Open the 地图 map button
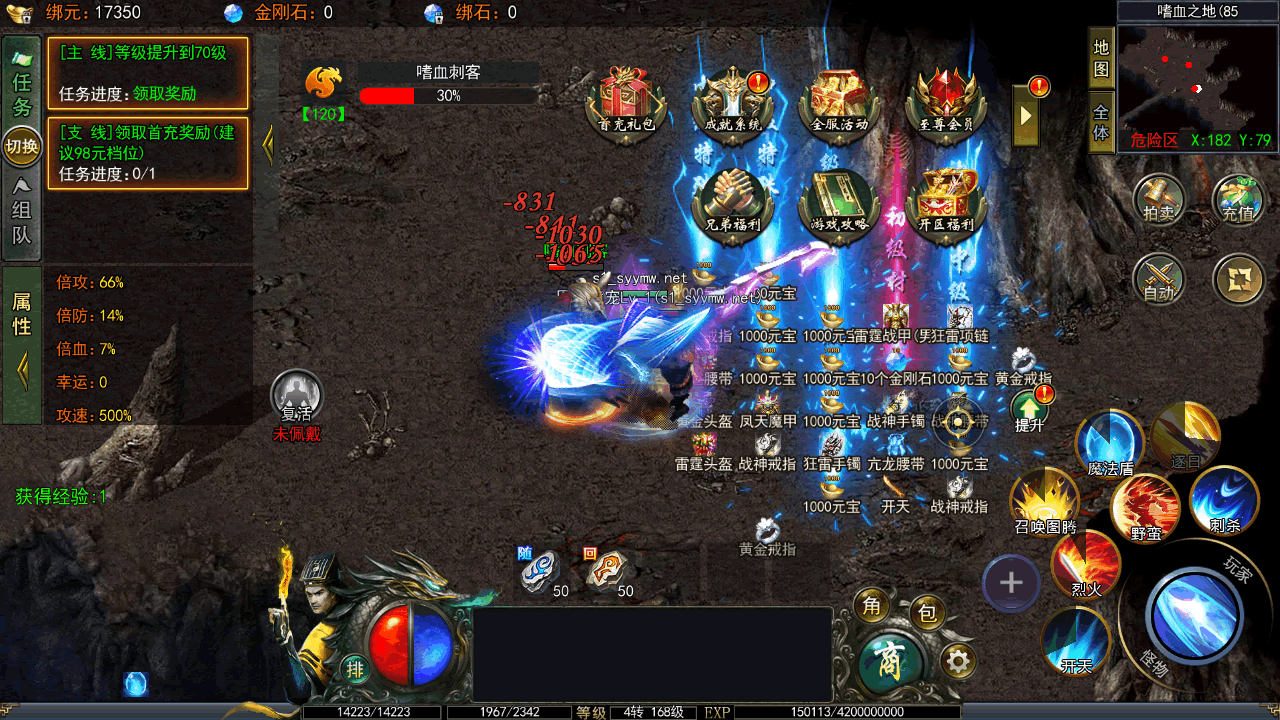 [1101, 59]
